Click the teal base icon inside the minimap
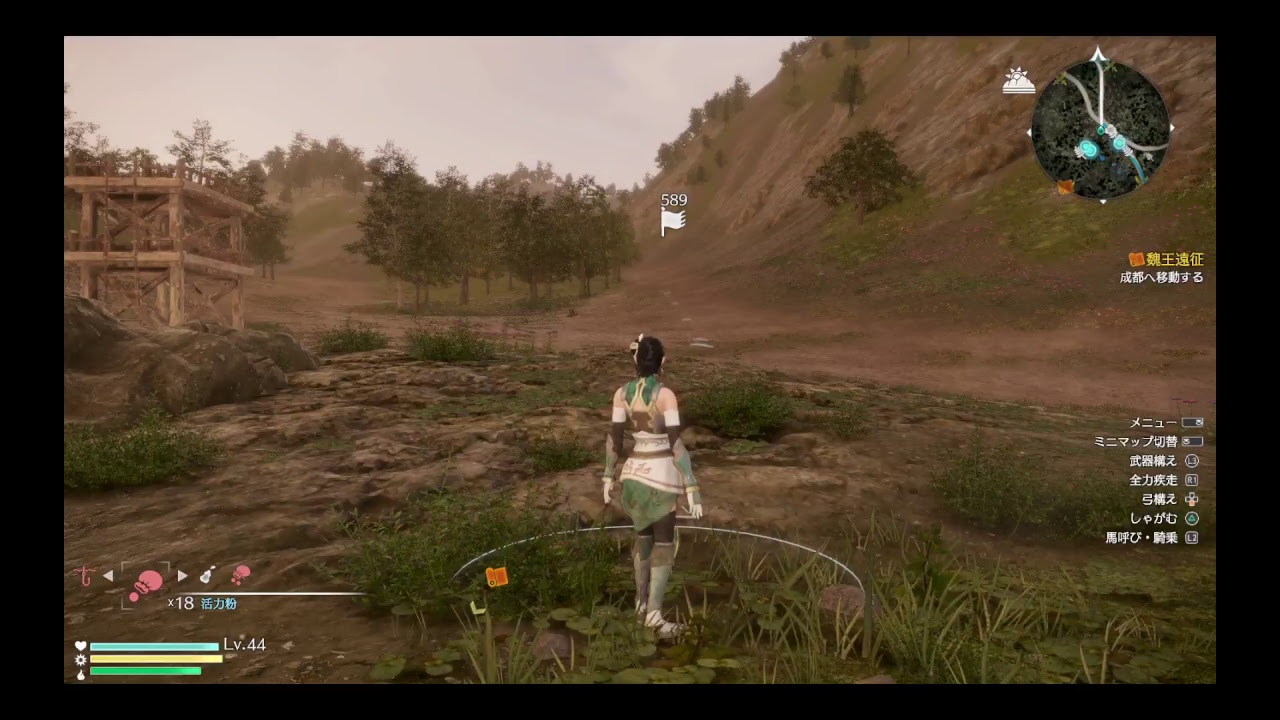The width and height of the screenshot is (1280, 720). tap(1089, 148)
